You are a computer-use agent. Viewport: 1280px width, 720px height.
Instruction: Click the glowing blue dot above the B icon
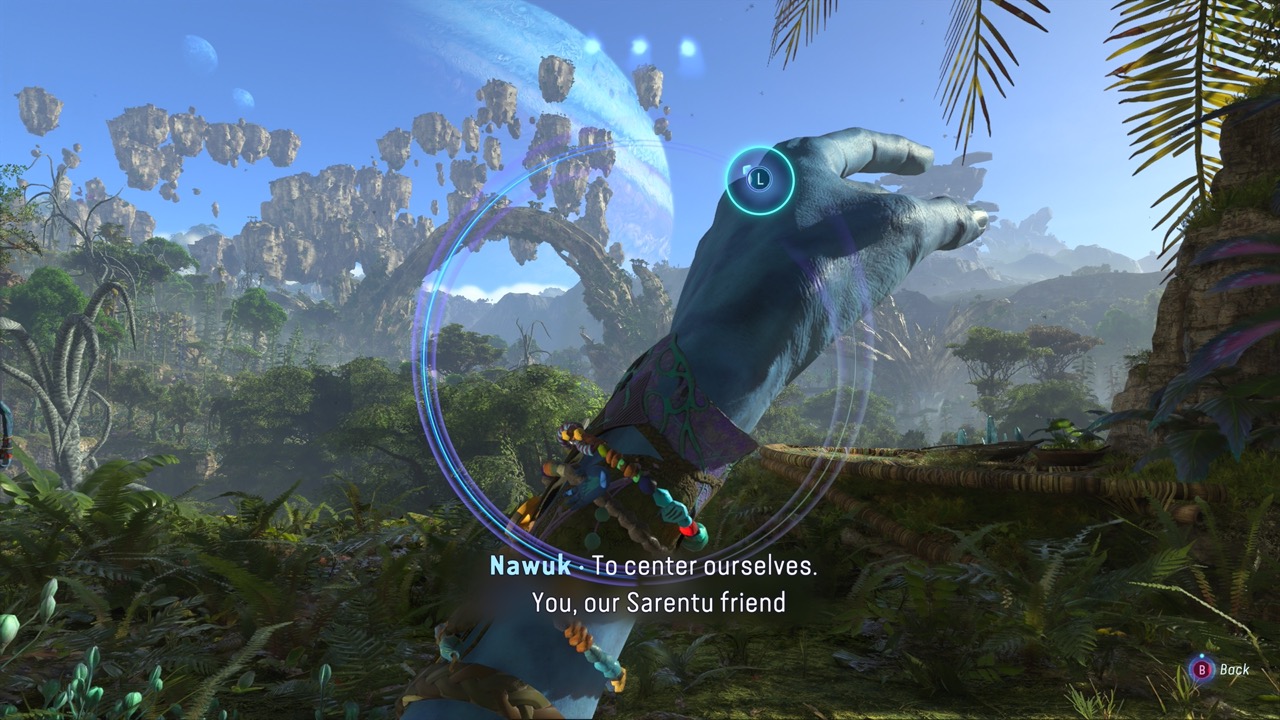coord(1202,655)
